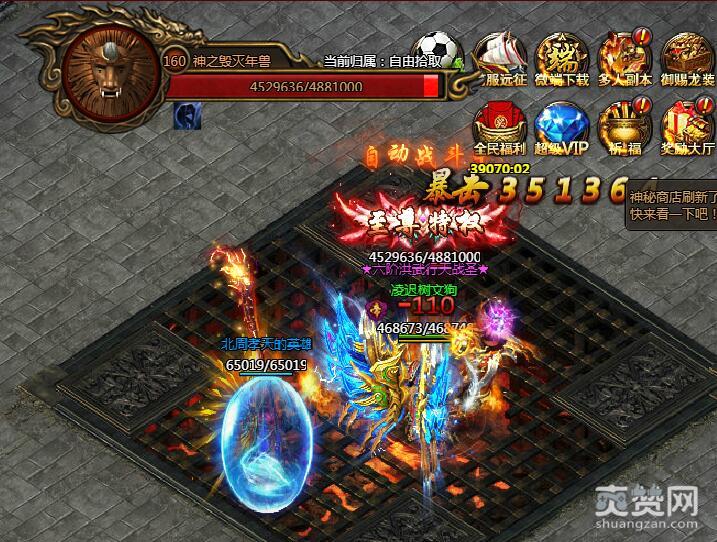The width and height of the screenshot is (717, 542).
Task: Open the 奖励大厅 reward hall icon
Action: click(x=686, y=127)
